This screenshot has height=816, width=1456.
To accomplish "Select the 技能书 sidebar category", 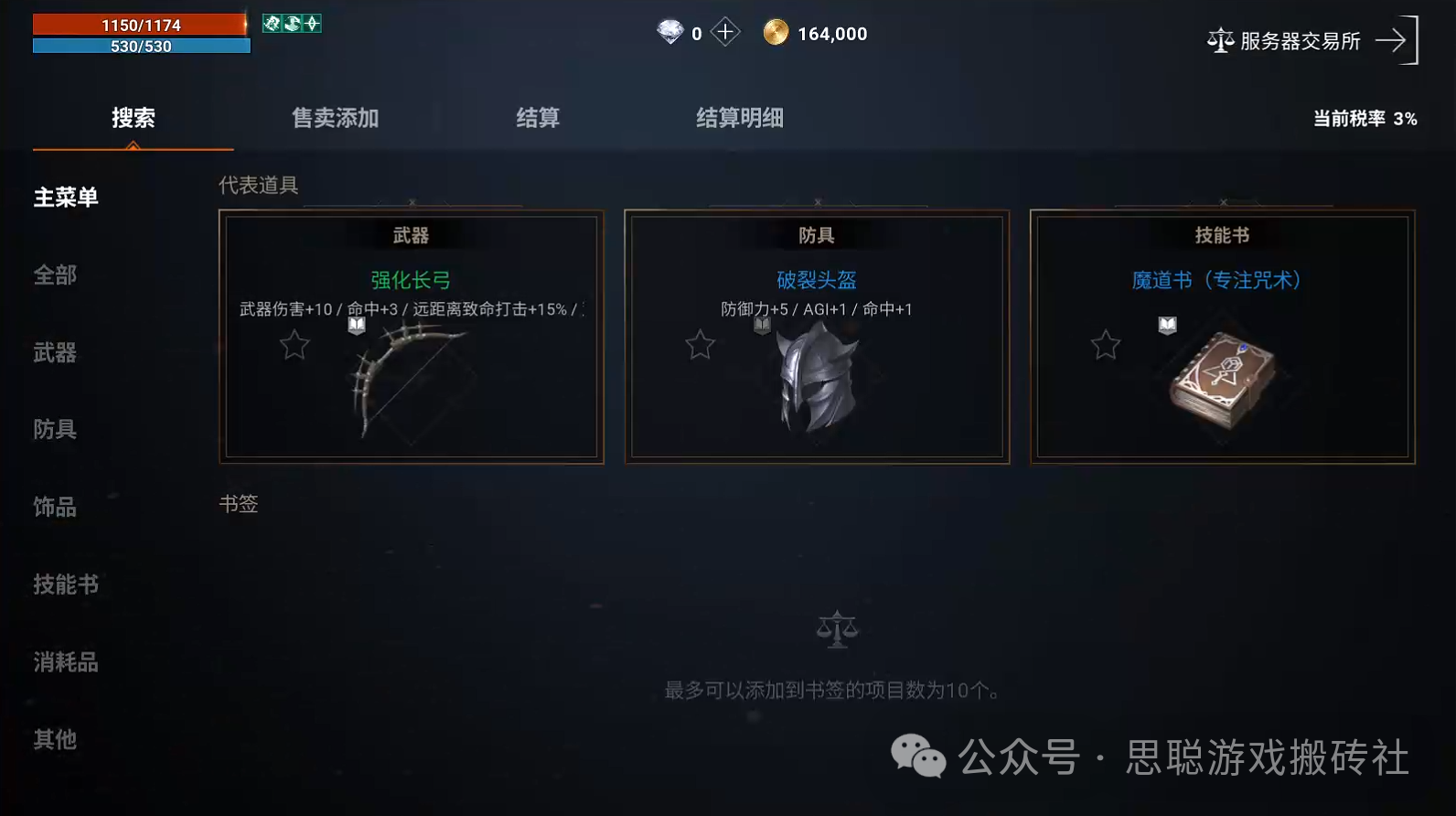I will (66, 585).
